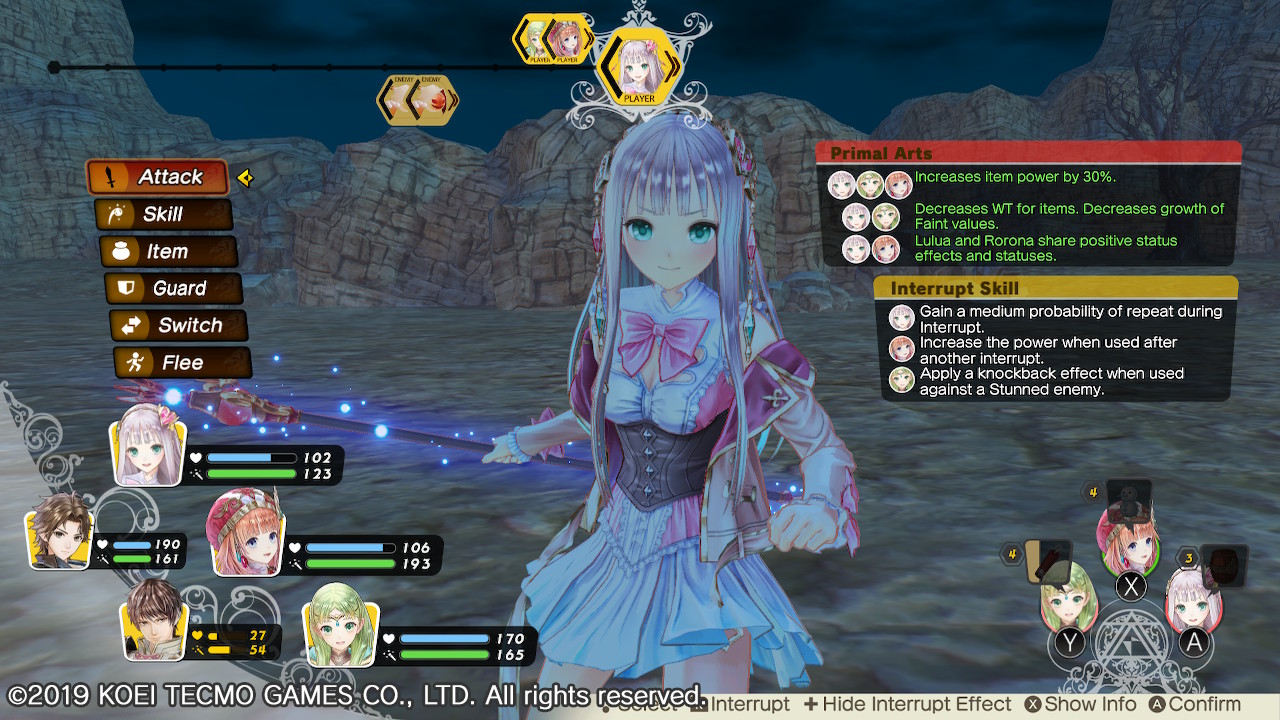The height and width of the screenshot is (720, 1280).
Task: Expand the Interrupt Skill panel
Action: (1055, 288)
